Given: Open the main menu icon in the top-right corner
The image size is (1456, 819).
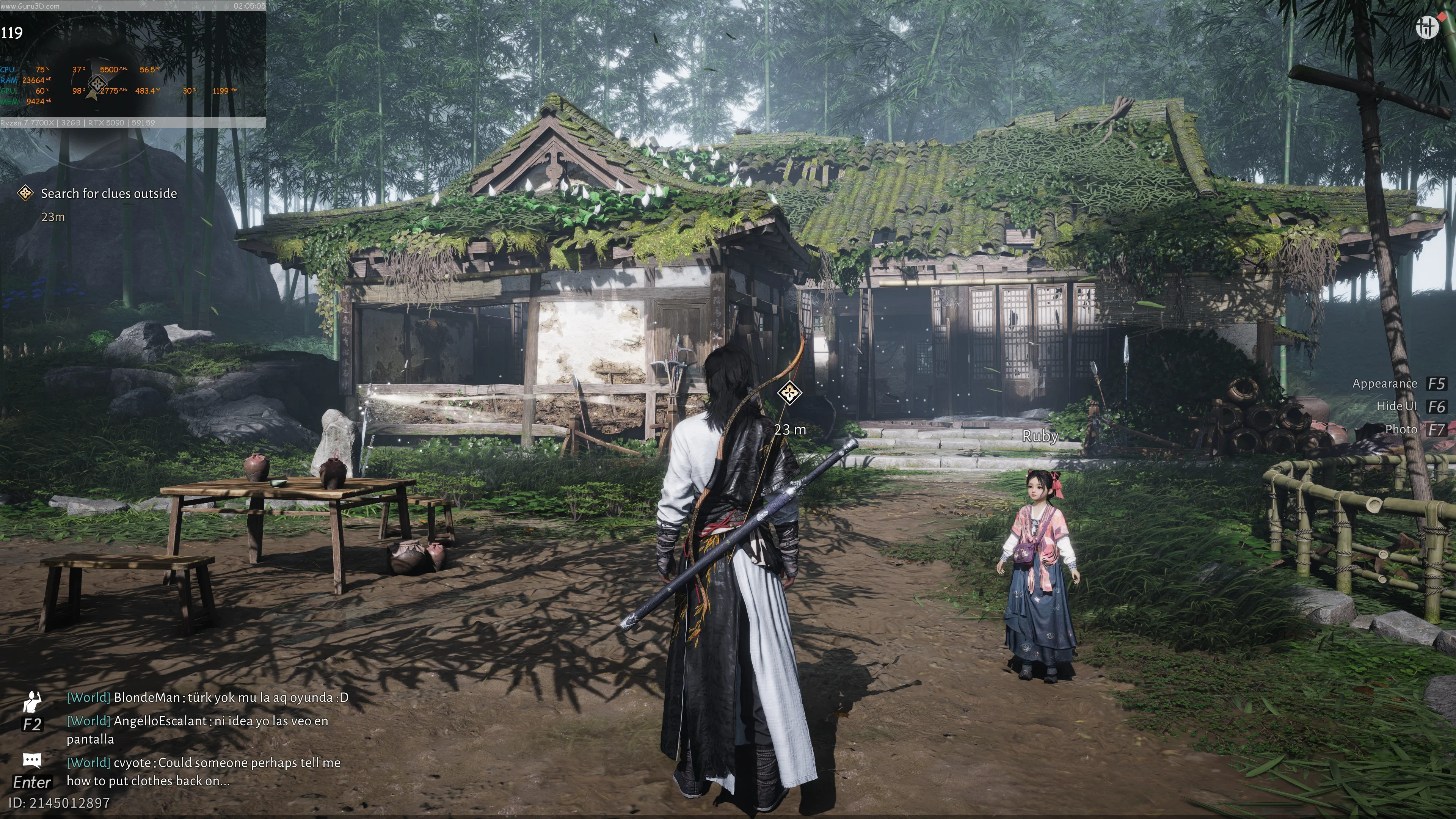Looking at the screenshot, I should (x=1427, y=27).
